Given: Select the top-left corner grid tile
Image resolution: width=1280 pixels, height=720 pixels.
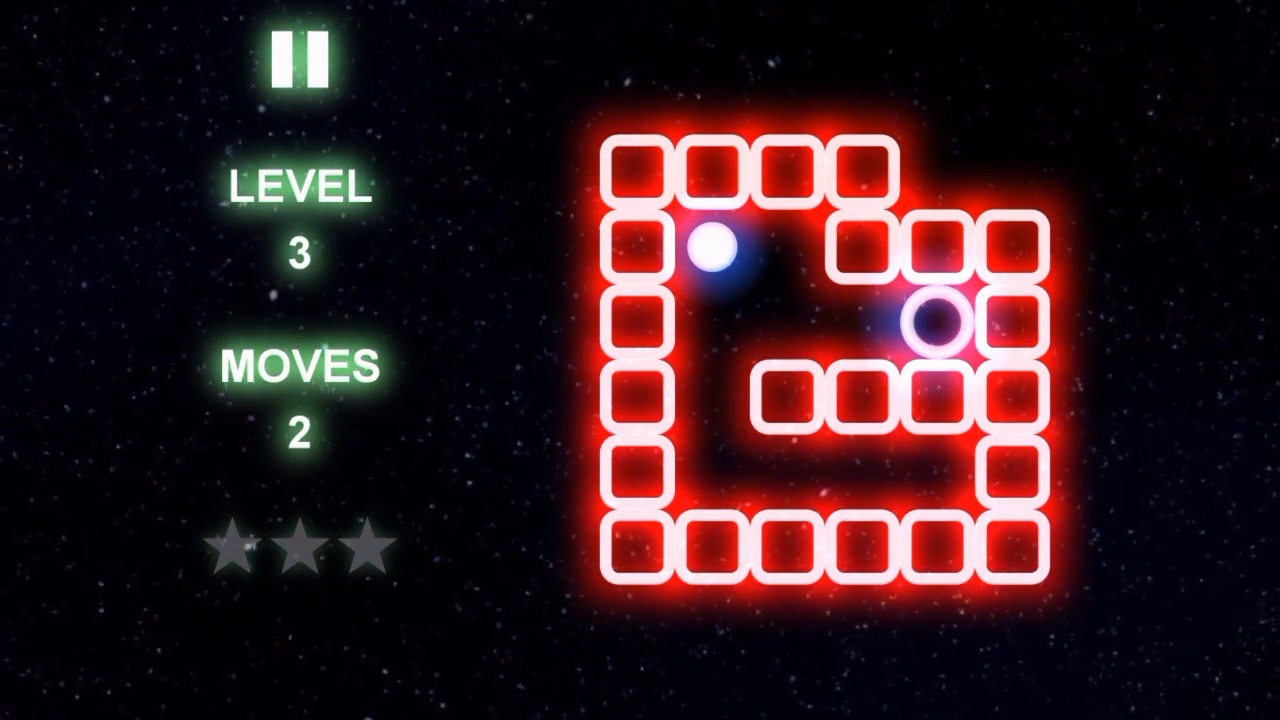Looking at the screenshot, I should pos(637,172).
